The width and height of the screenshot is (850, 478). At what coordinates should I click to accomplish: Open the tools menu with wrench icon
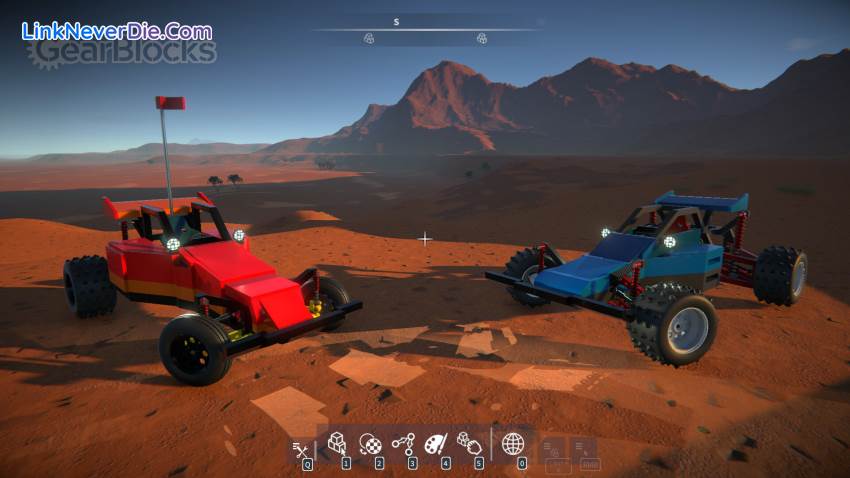tap(299, 448)
